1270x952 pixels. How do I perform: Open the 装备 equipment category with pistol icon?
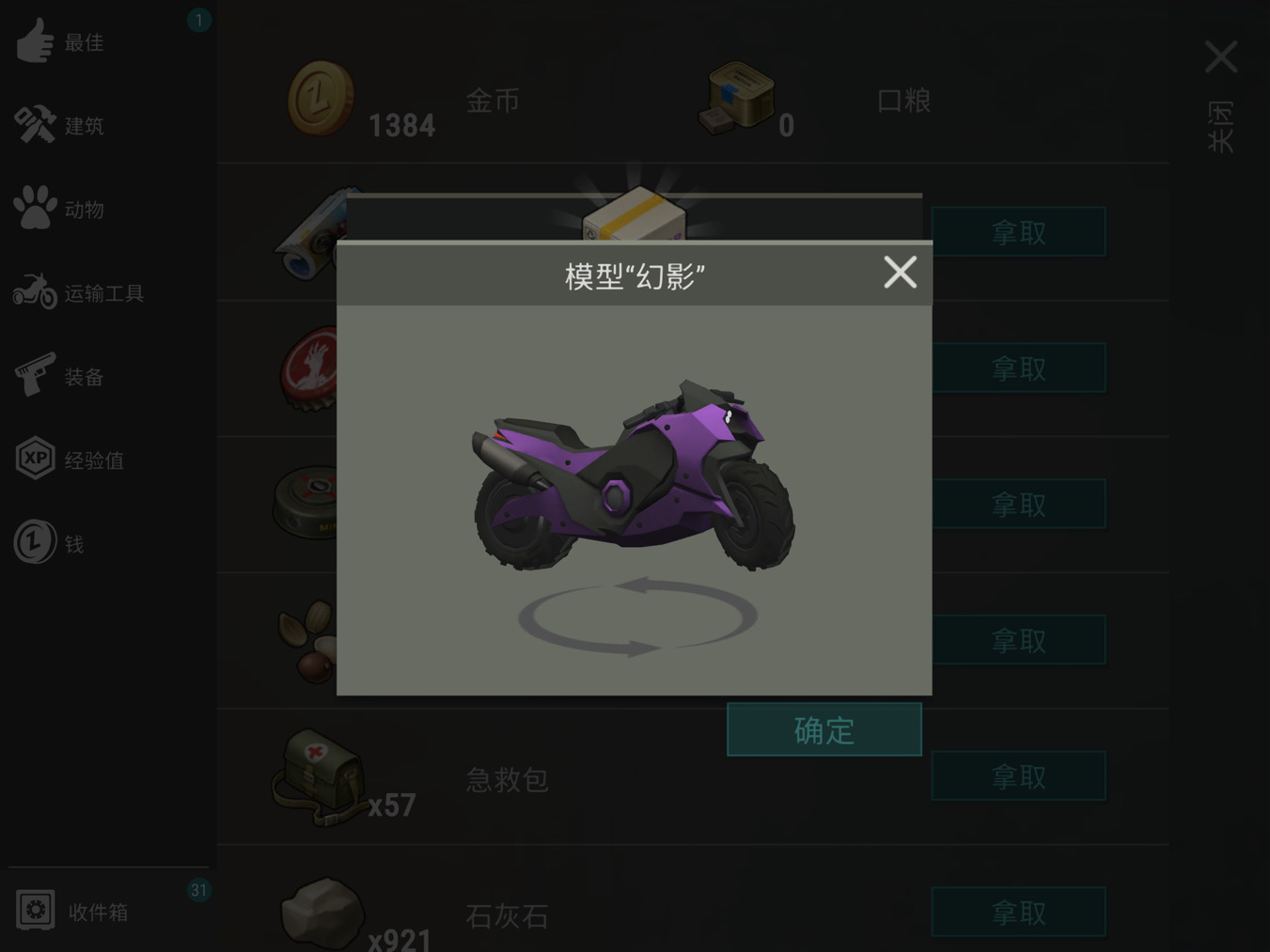point(35,376)
